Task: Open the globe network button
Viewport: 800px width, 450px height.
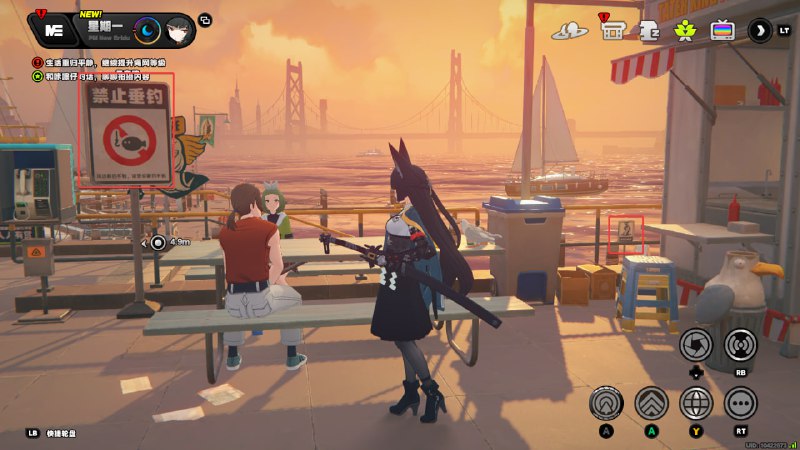Action: point(696,403)
